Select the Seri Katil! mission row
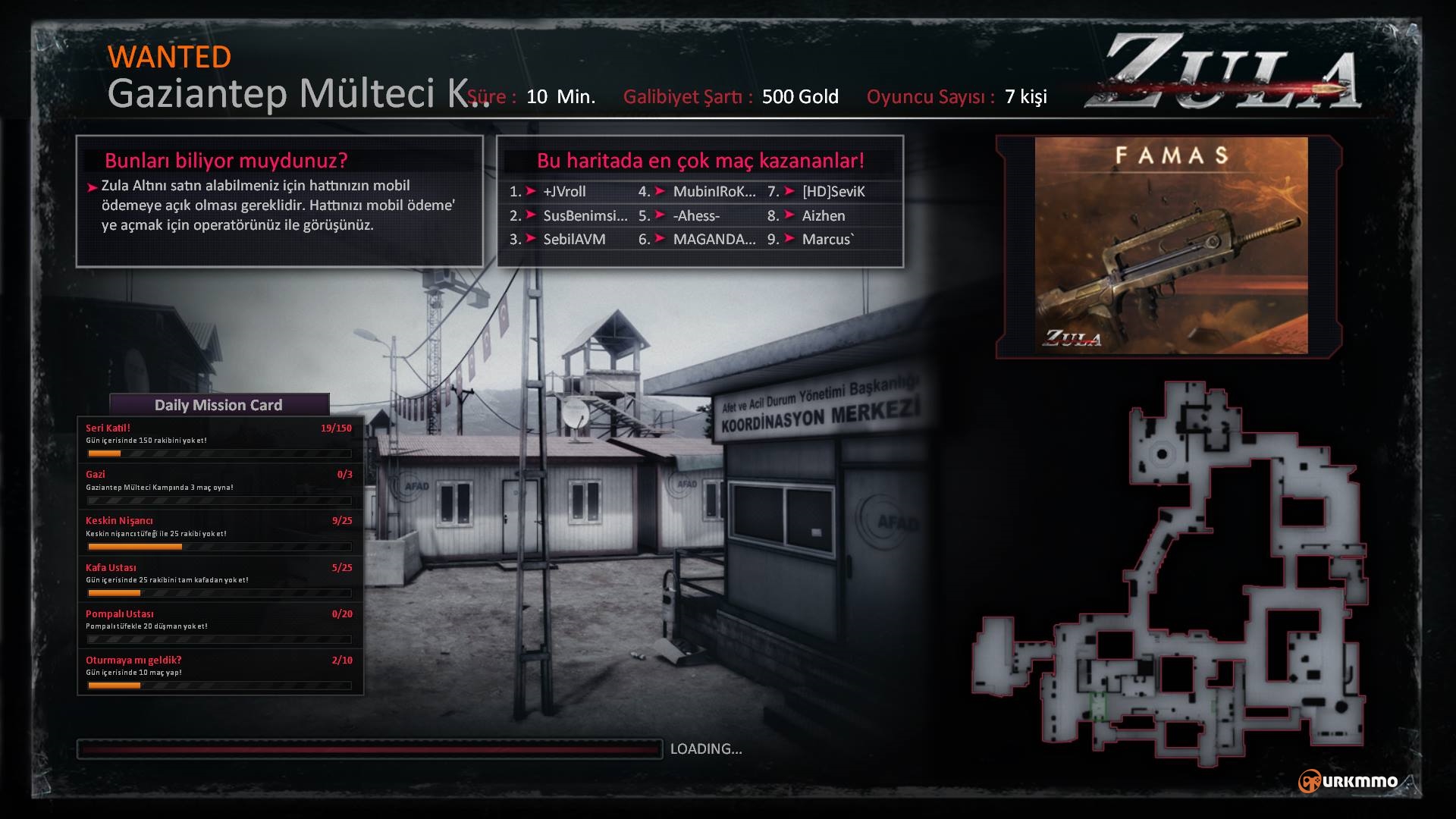 219,440
